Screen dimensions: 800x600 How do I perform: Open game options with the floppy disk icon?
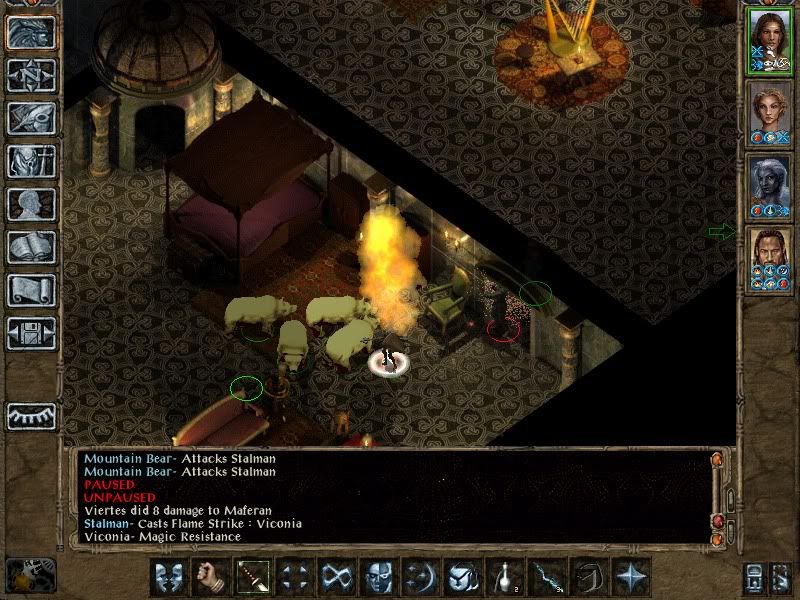coord(32,333)
